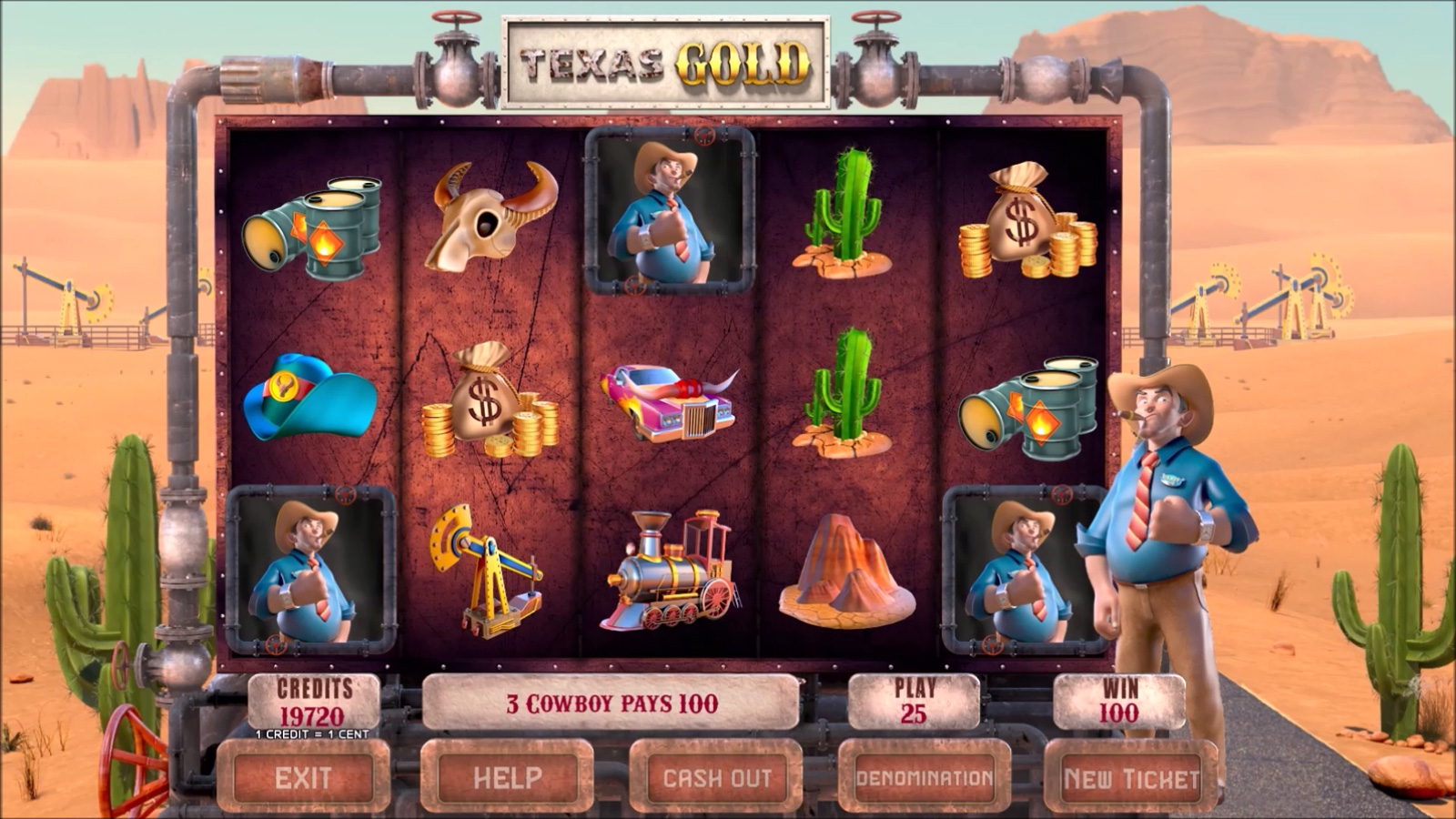Click the Exit button

point(304,778)
